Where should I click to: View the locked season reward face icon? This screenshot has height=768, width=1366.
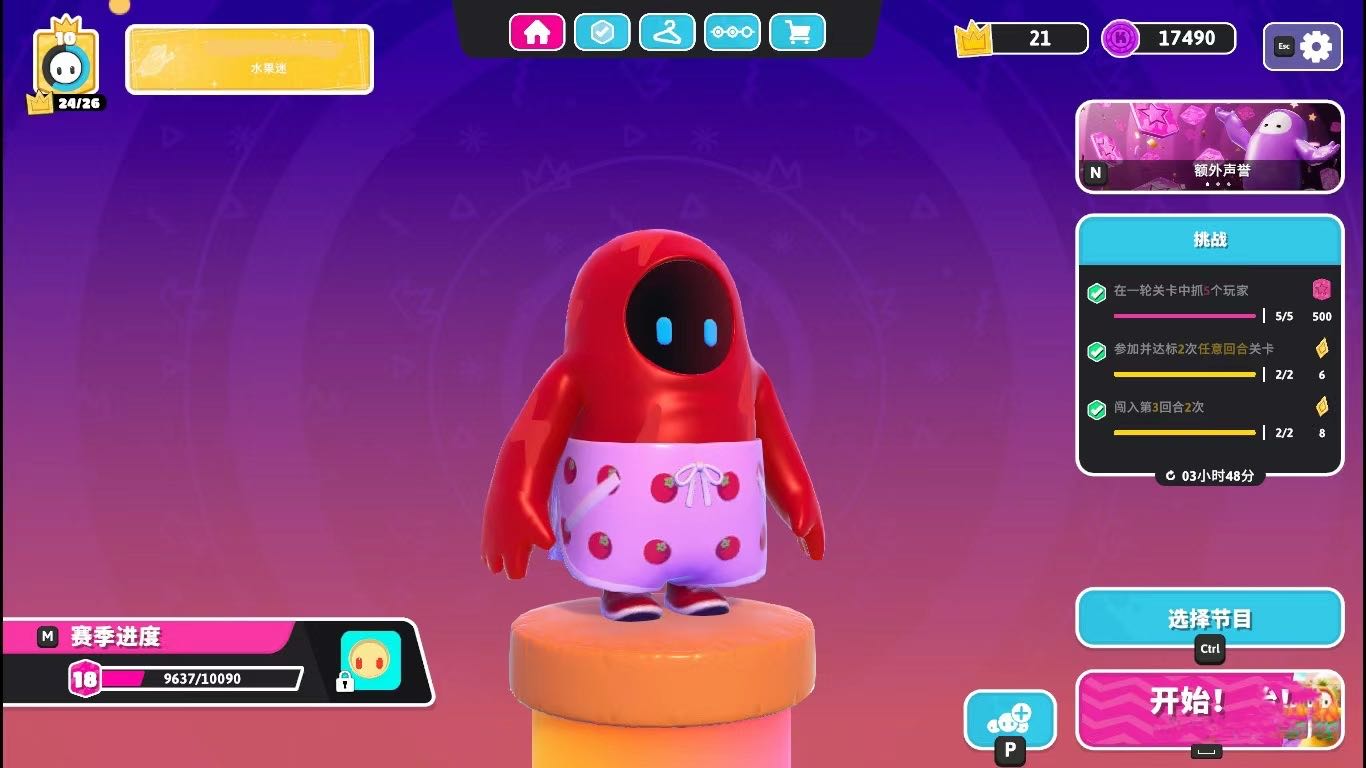click(x=369, y=661)
